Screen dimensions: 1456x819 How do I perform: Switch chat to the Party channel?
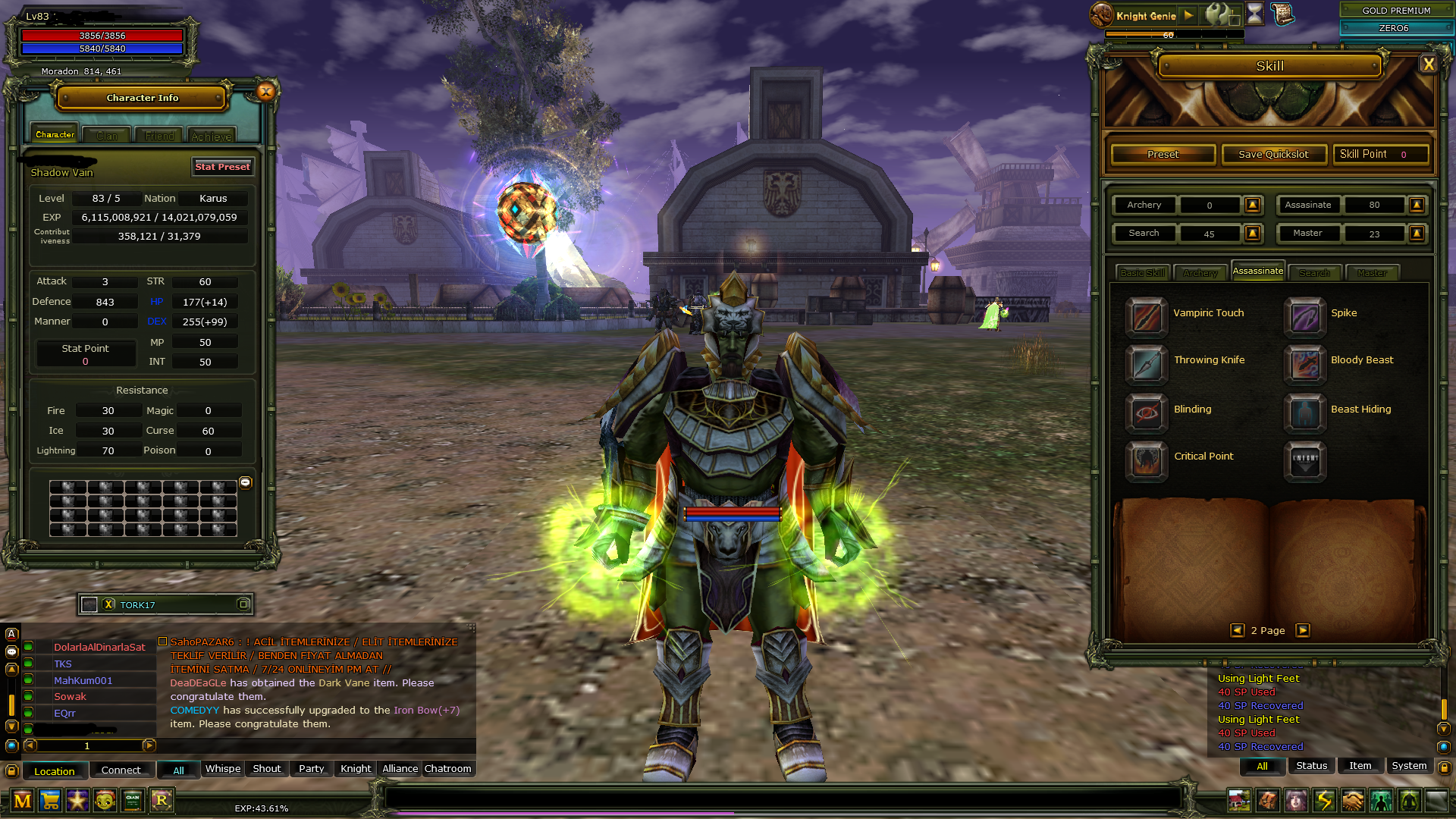[x=311, y=769]
